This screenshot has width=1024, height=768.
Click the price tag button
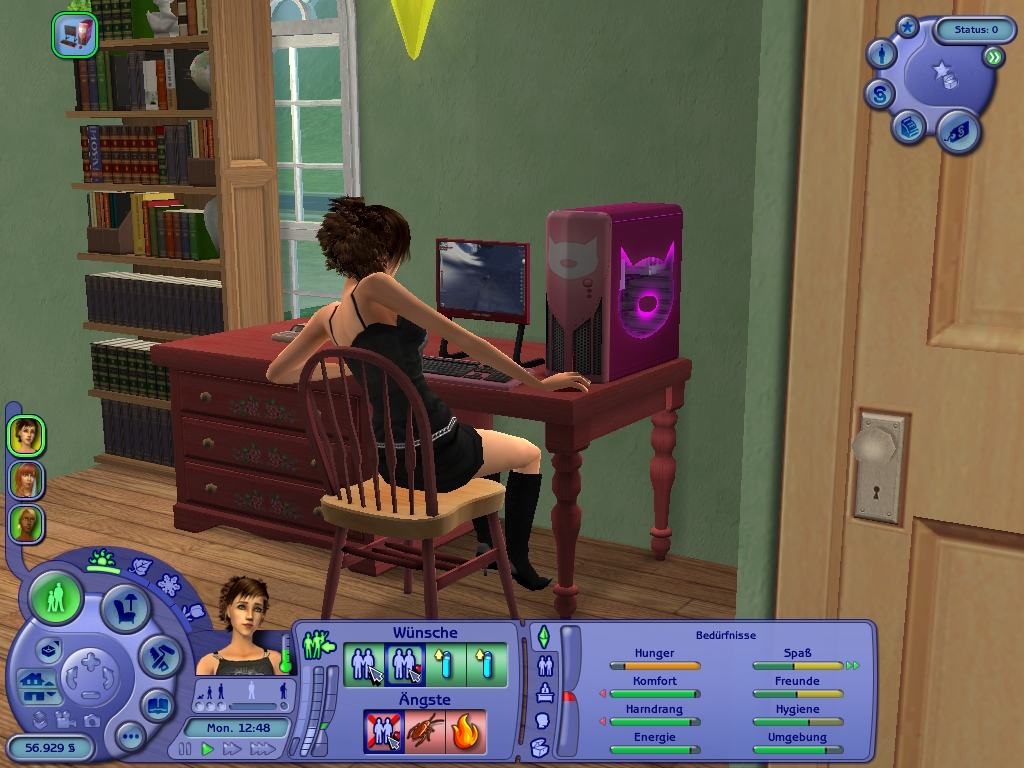957,130
